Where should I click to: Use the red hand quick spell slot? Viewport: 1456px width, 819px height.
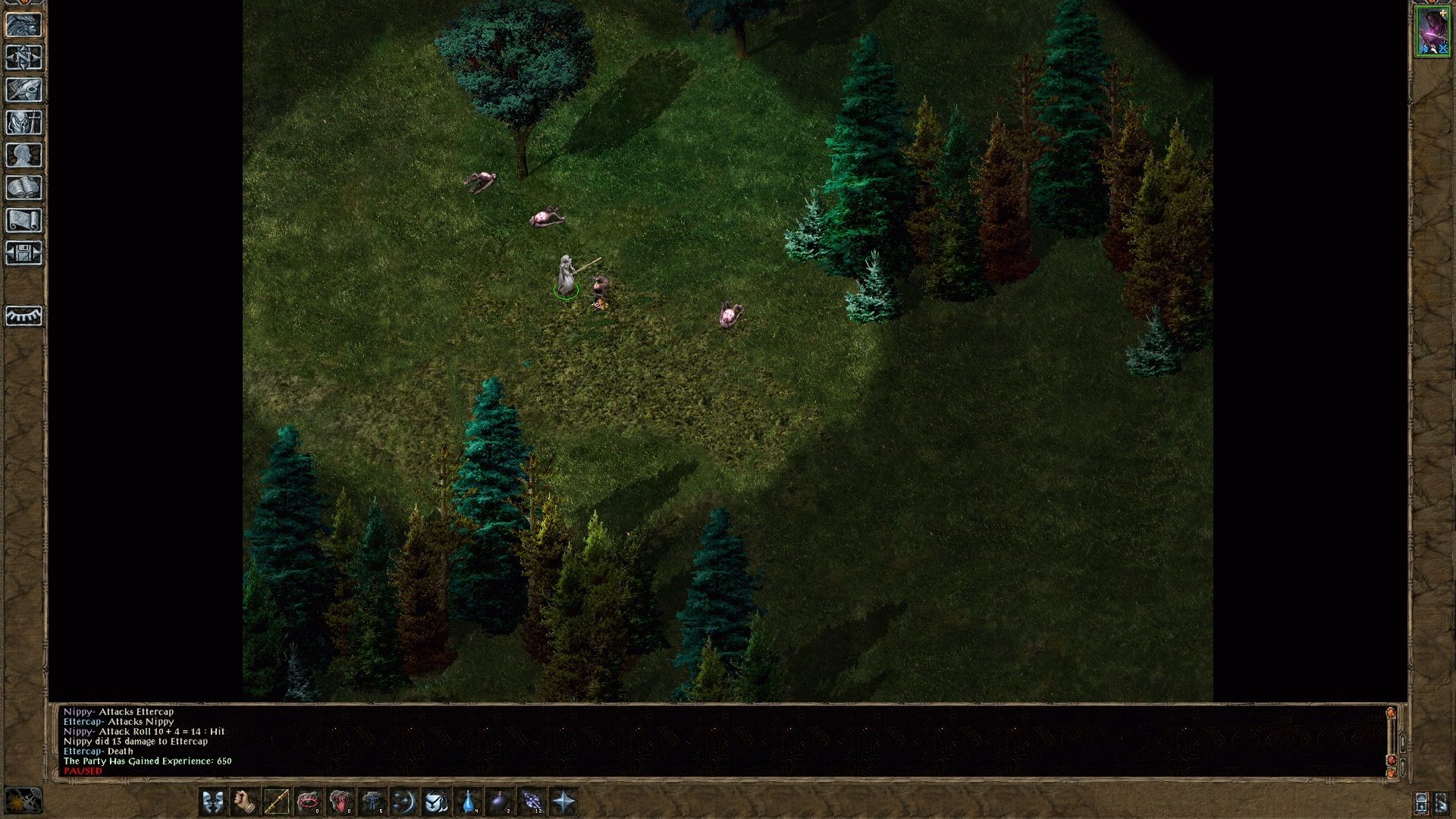(x=340, y=802)
